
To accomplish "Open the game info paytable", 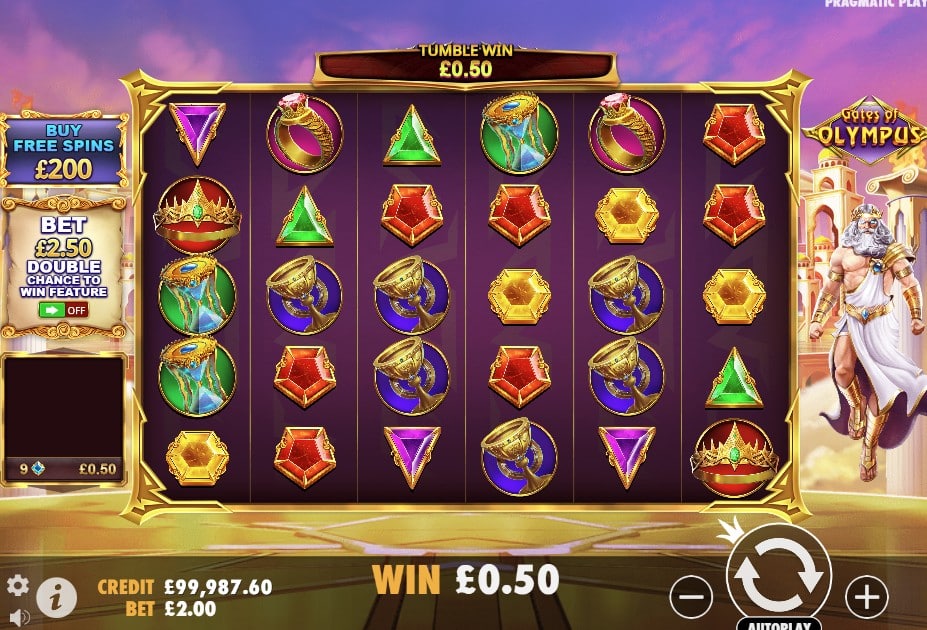I will click(x=57, y=597).
